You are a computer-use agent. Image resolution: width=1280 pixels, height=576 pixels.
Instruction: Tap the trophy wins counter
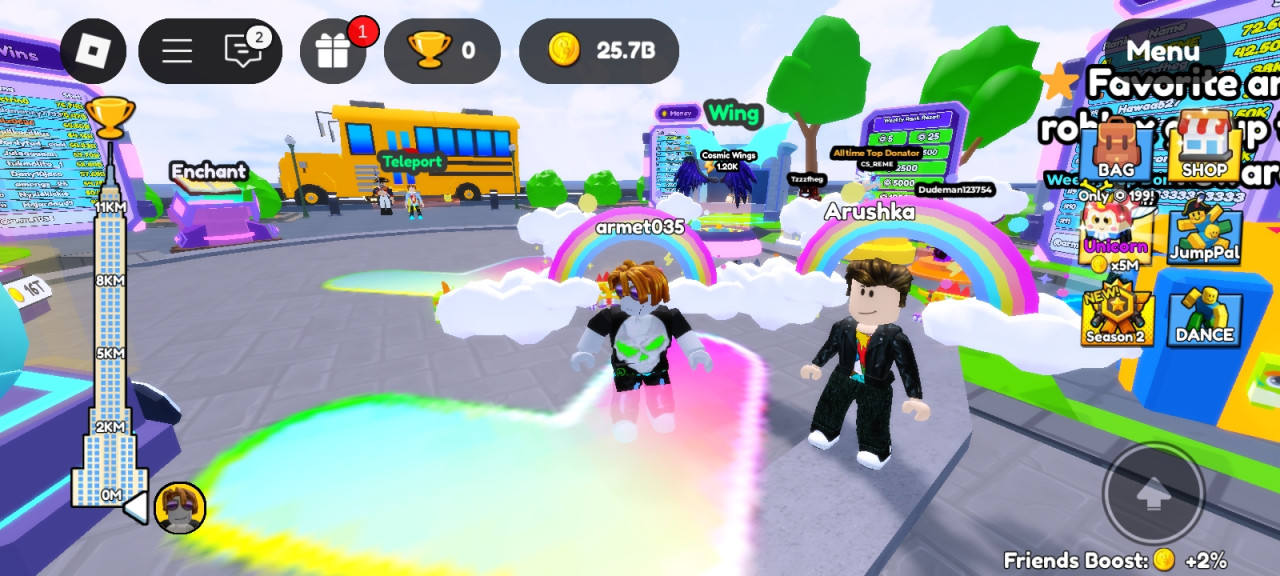(442, 51)
